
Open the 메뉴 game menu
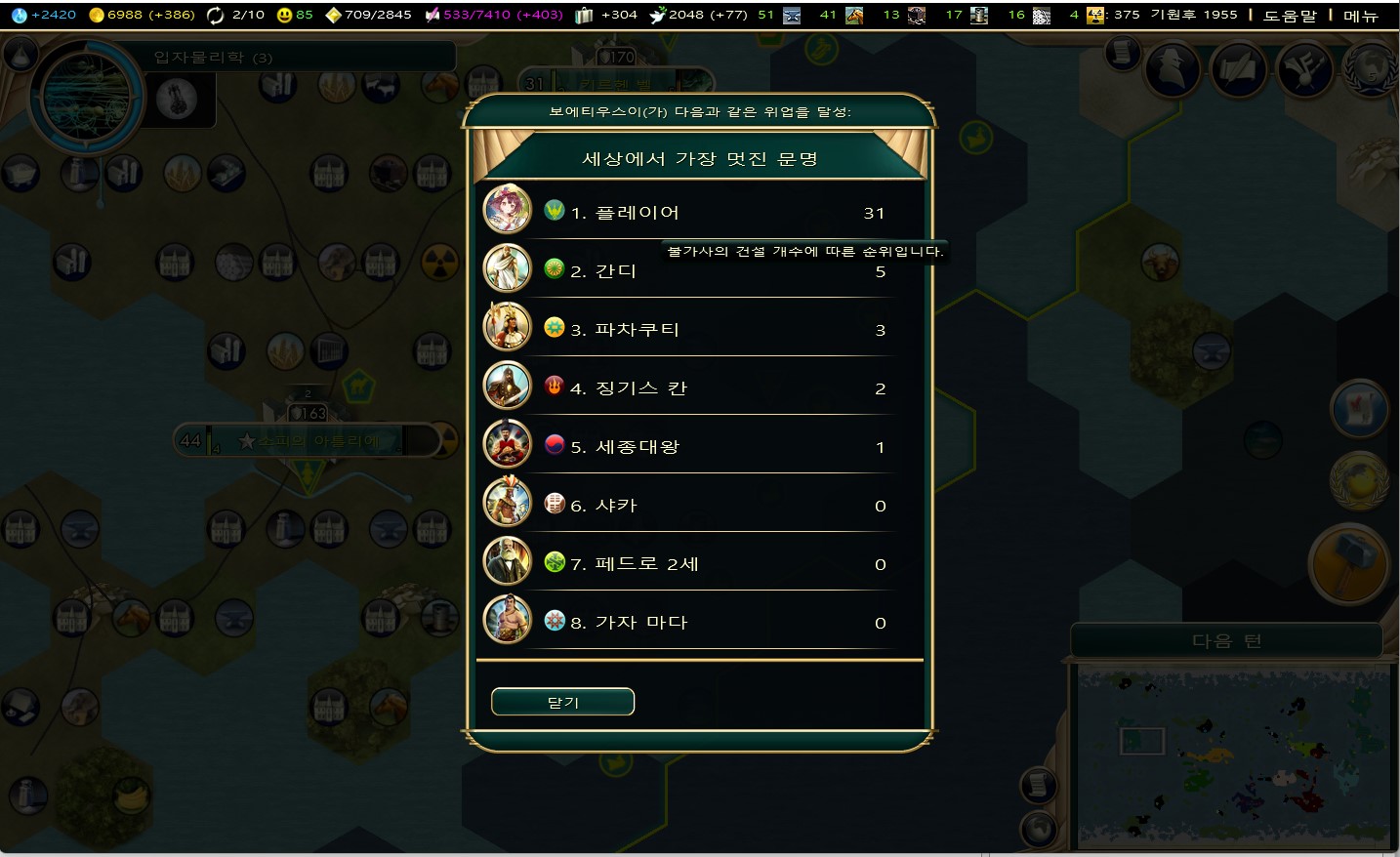(1361, 16)
